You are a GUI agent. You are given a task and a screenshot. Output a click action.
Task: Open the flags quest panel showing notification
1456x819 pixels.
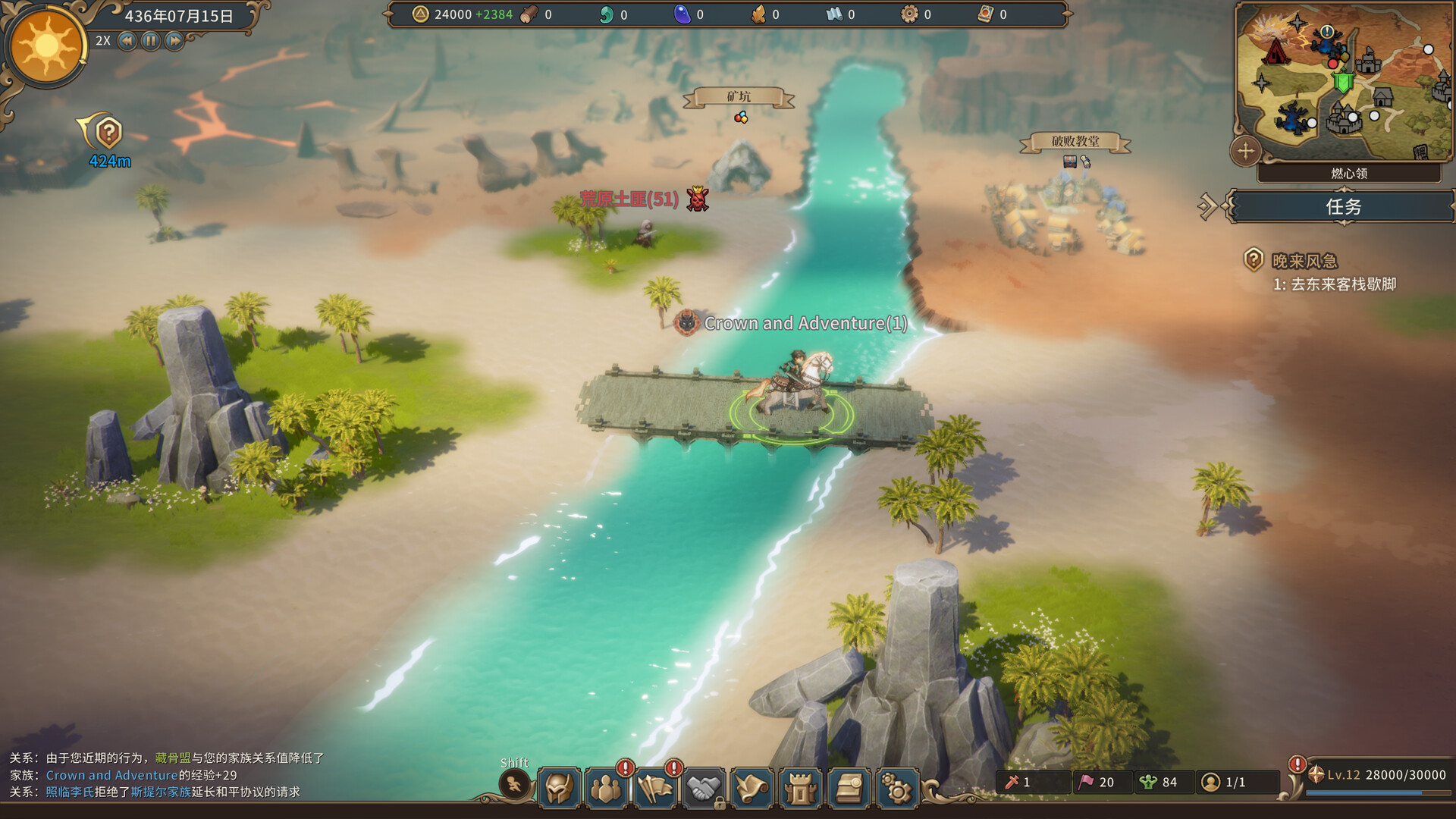pos(655,786)
